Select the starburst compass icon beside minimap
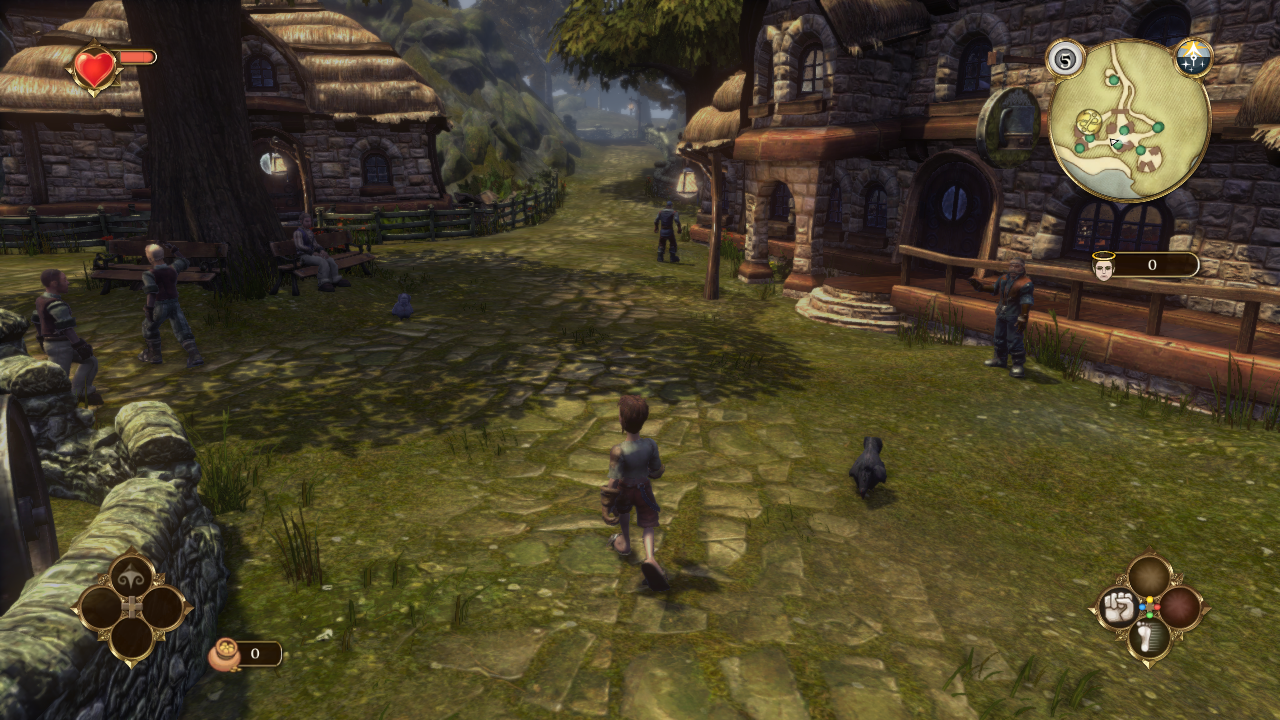1280x720 pixels. 1193,58
